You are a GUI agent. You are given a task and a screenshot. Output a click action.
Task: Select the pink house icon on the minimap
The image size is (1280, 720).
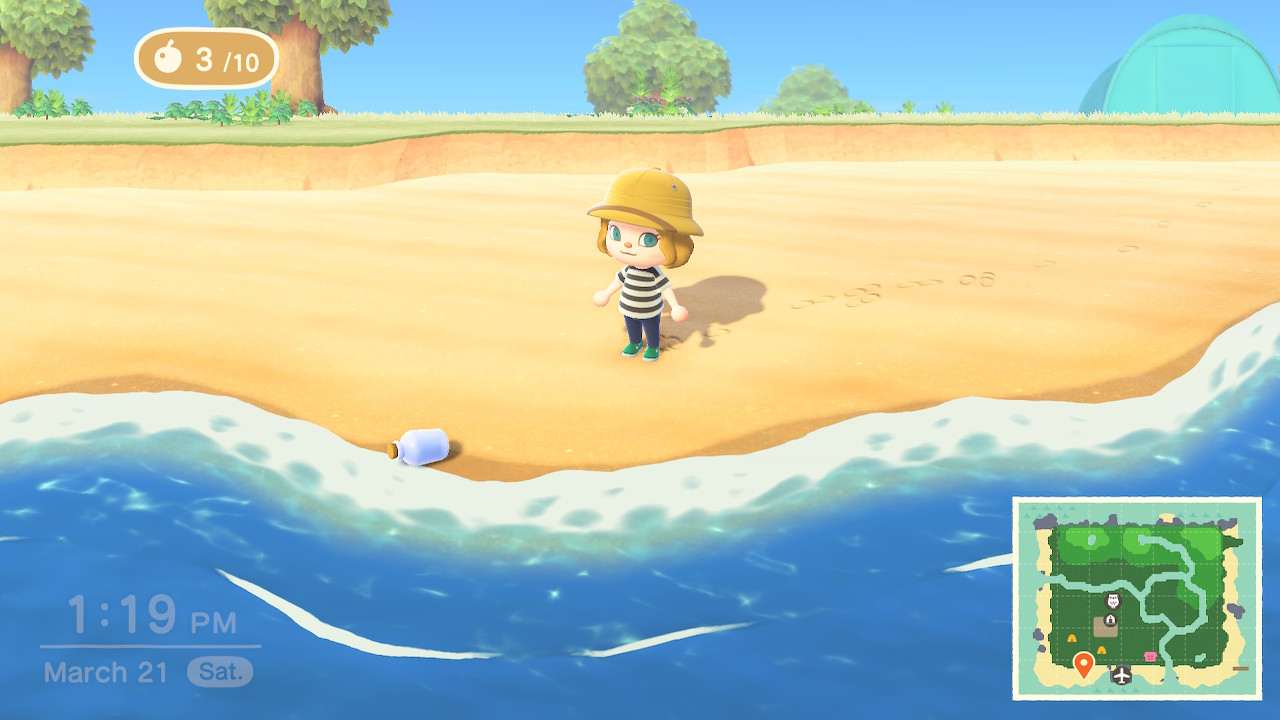(x=1150, y=657)
